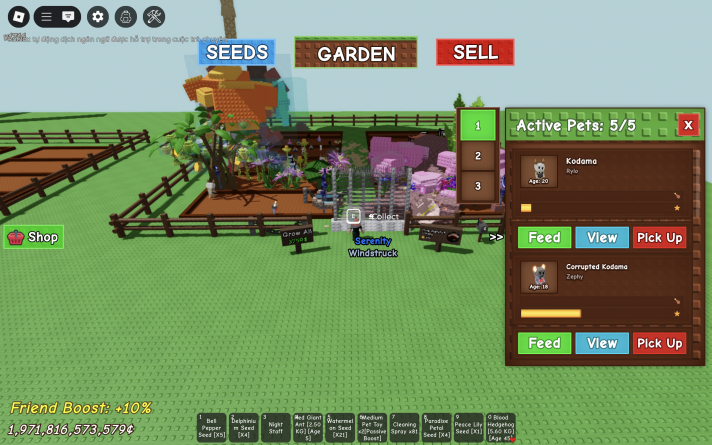Screen dimensions: 712x445
Task: Switch to pet loadout tab 3
Action: pos(478,186)
